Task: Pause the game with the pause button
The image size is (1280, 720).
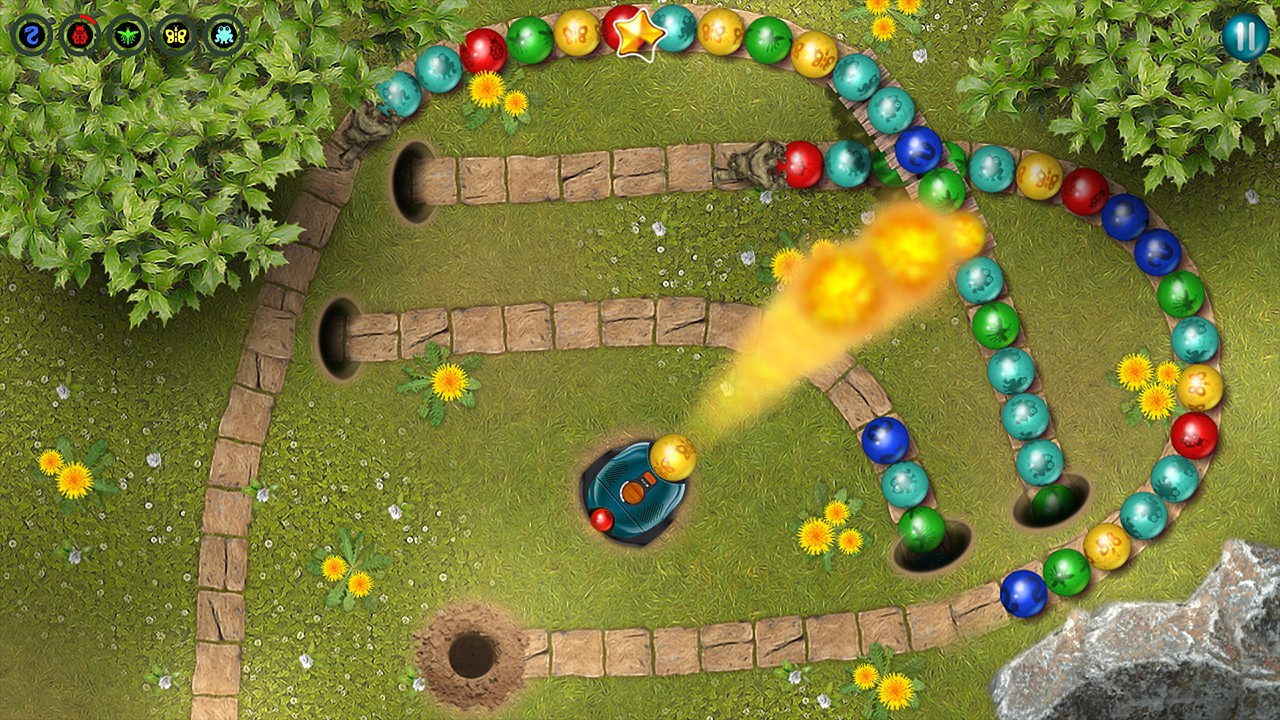Action: click(x=1244, y=38)
